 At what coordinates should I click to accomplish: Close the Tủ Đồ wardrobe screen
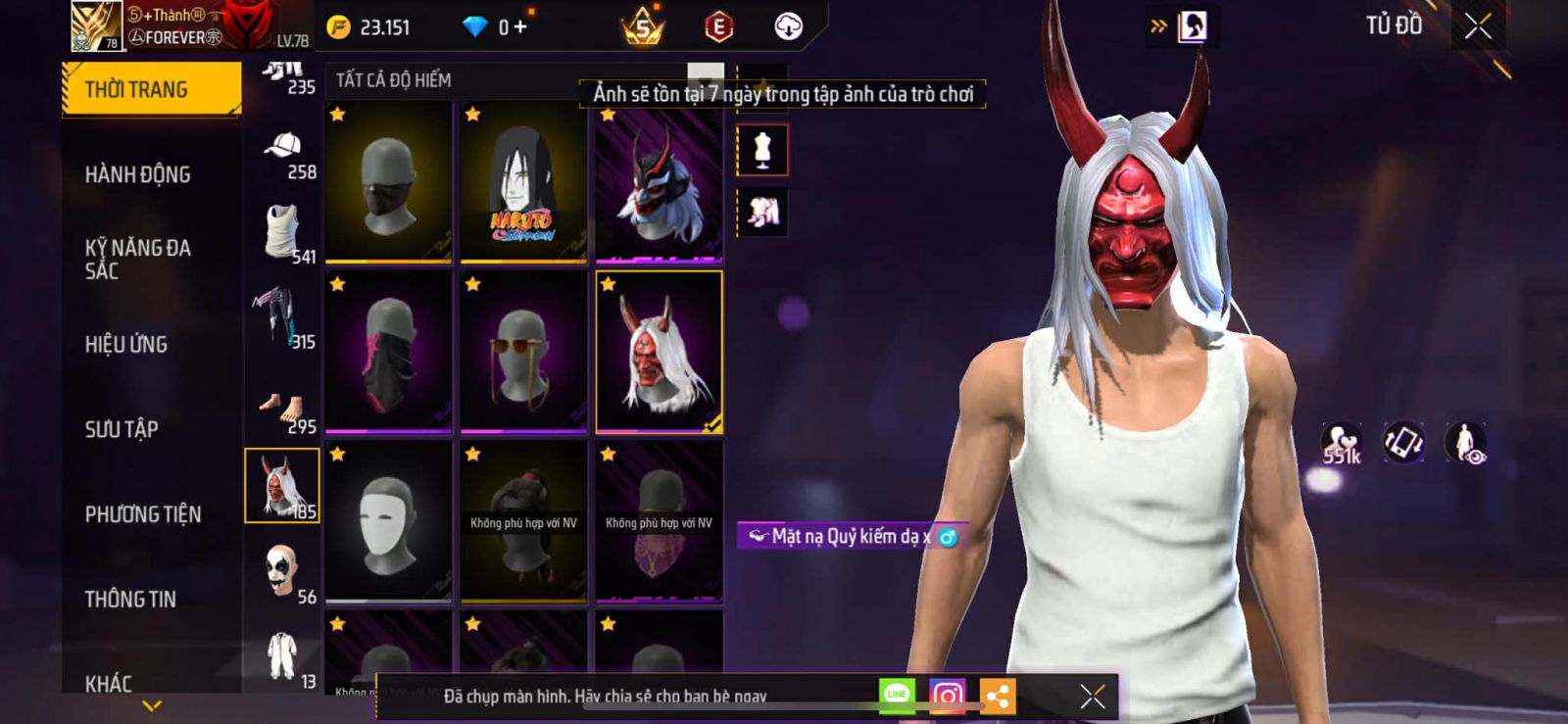1478,26
